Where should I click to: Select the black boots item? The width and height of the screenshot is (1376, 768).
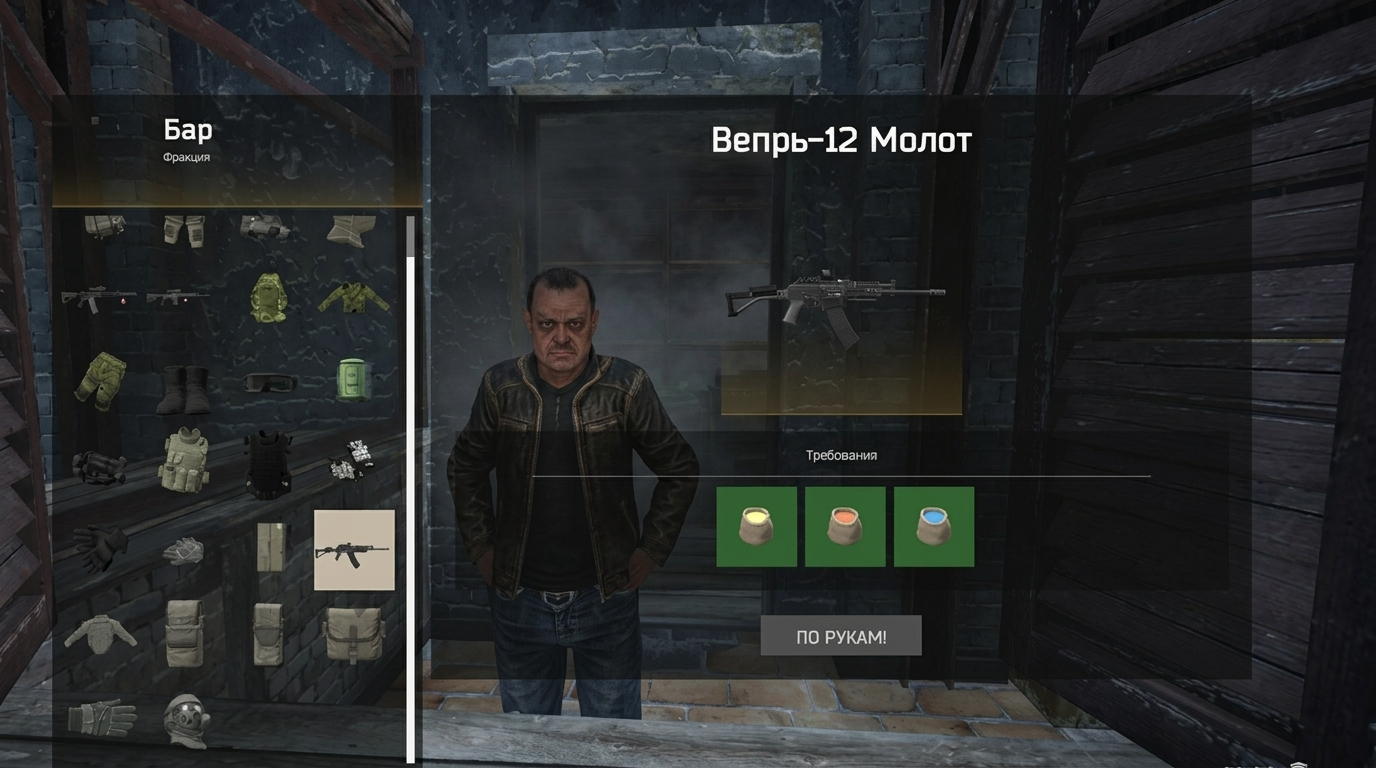[184, 388]
